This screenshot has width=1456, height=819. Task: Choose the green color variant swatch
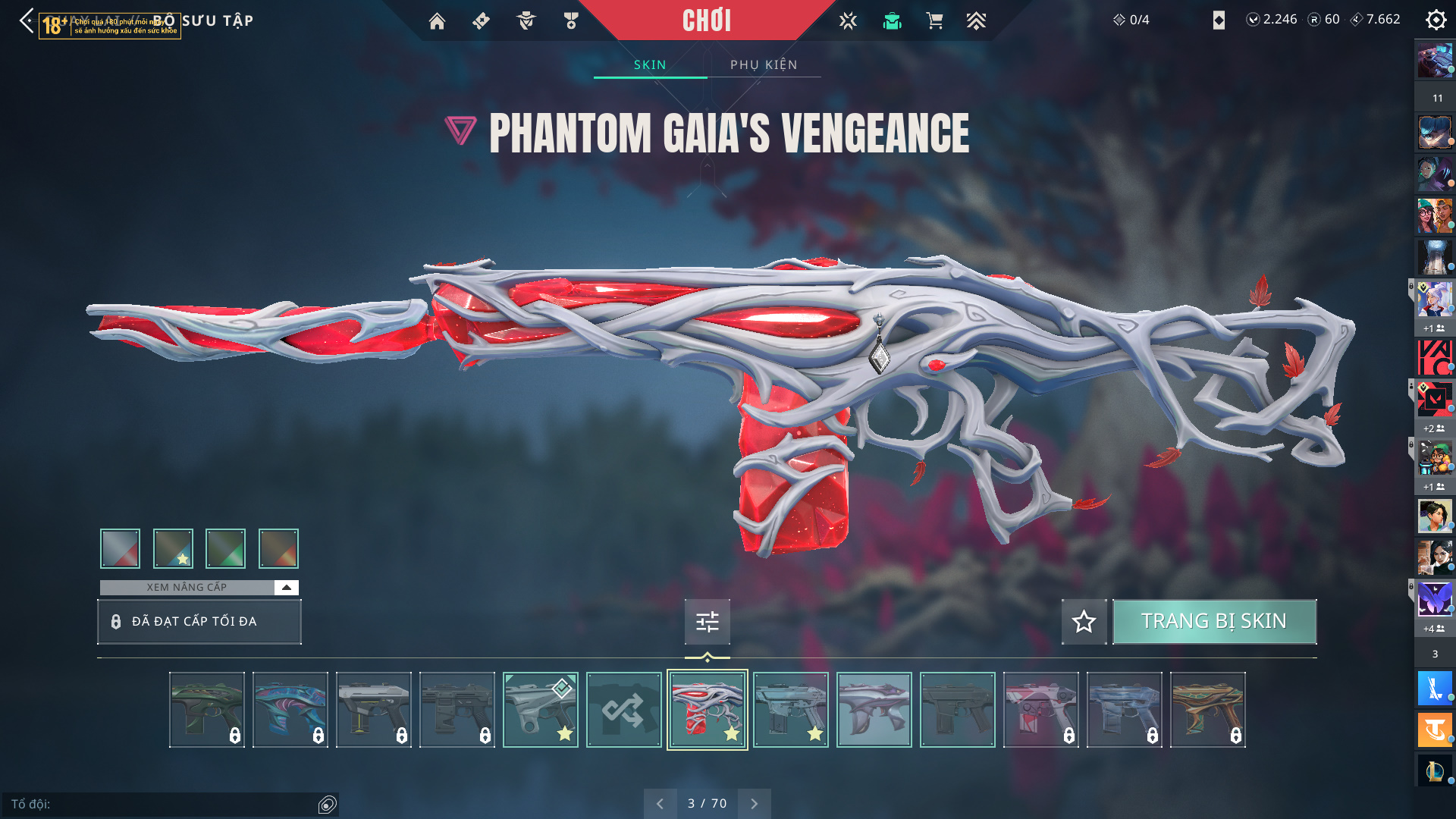pyautogui.click(x=225, y=548)
